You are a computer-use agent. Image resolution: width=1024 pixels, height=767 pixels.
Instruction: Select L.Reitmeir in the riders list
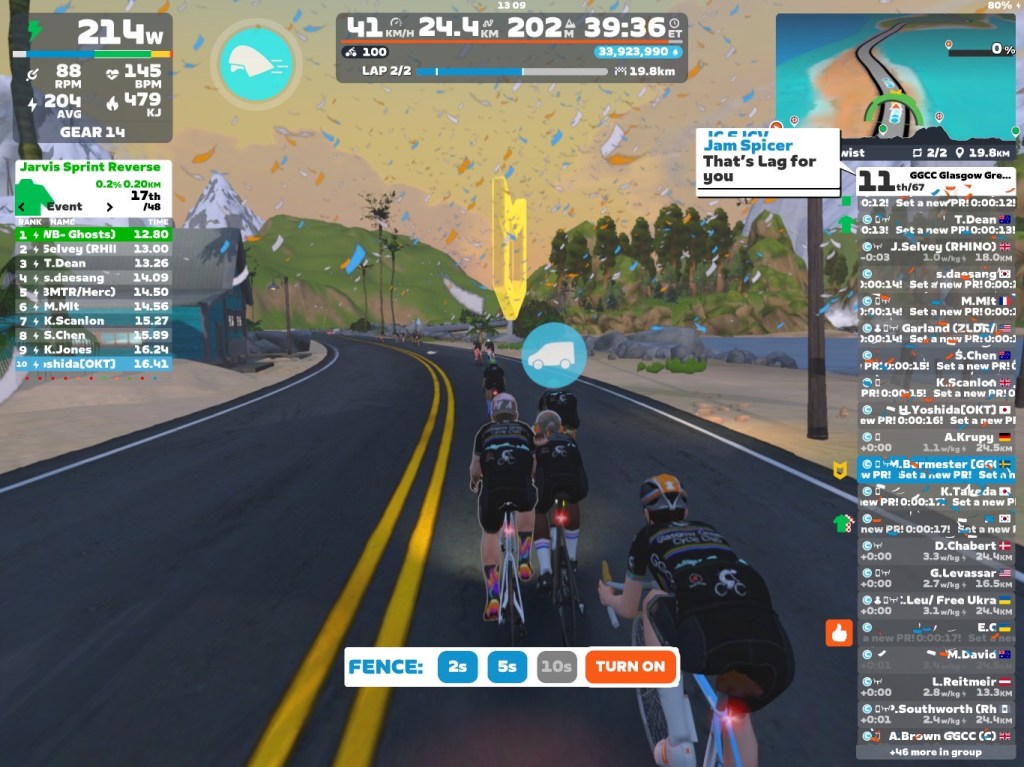pos(936,686)
